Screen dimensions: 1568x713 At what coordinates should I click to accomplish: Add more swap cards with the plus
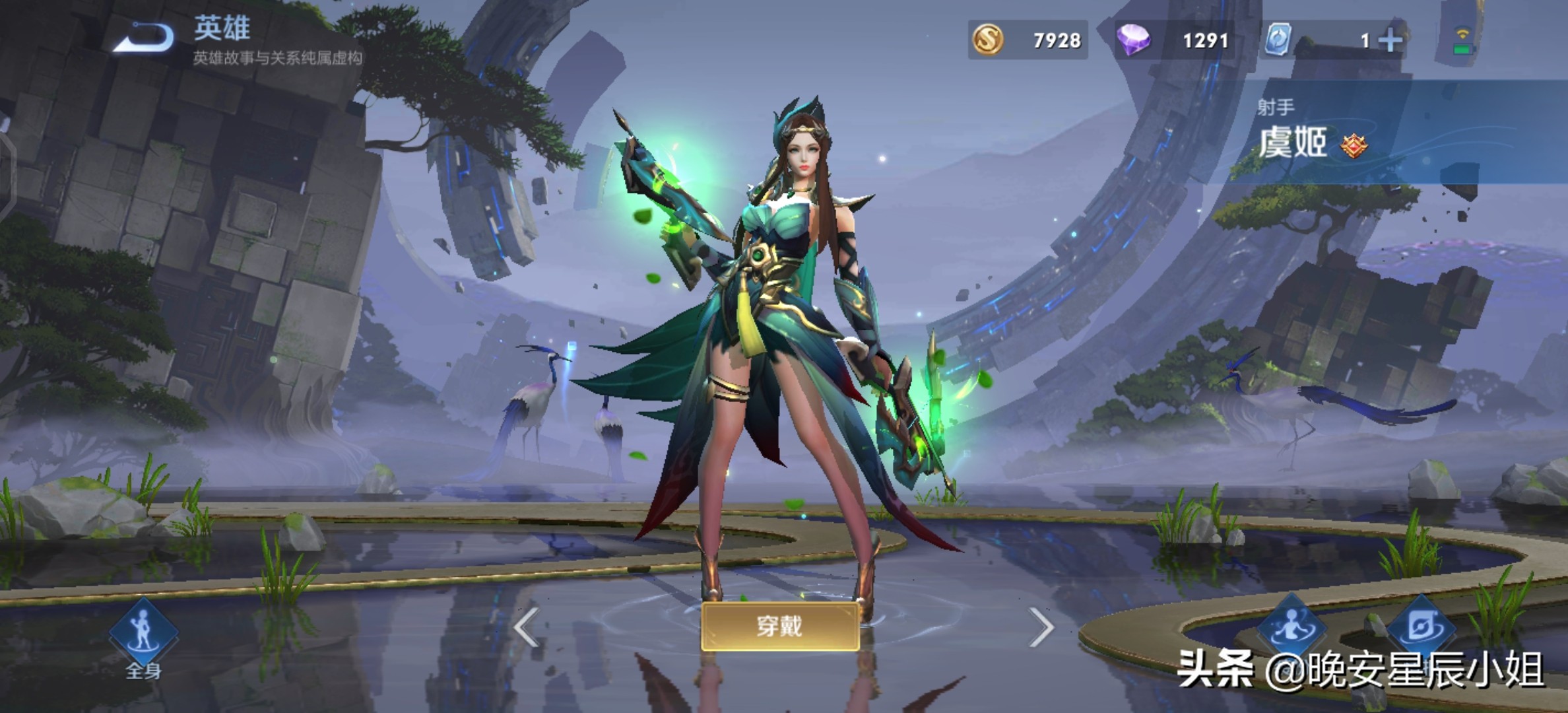[1390, 41]
